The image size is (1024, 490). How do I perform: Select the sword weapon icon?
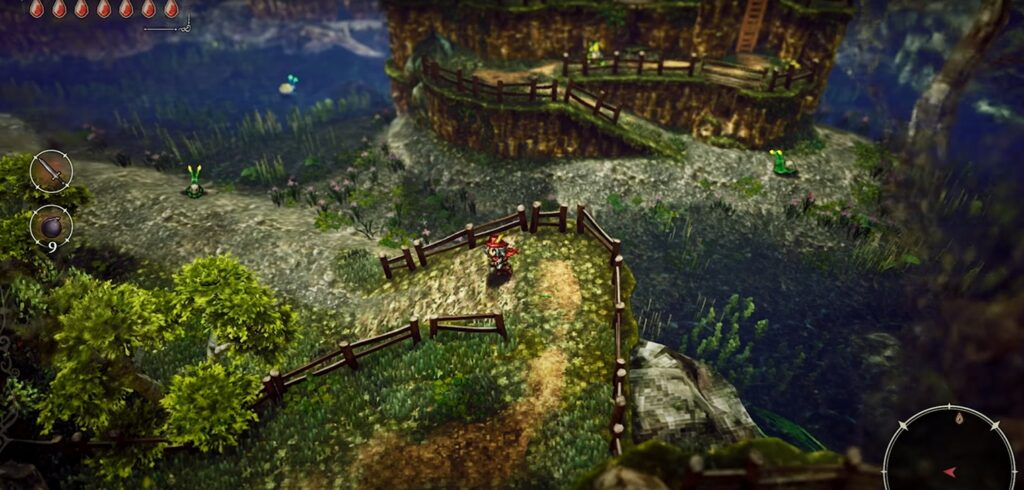tap(50, 171)
